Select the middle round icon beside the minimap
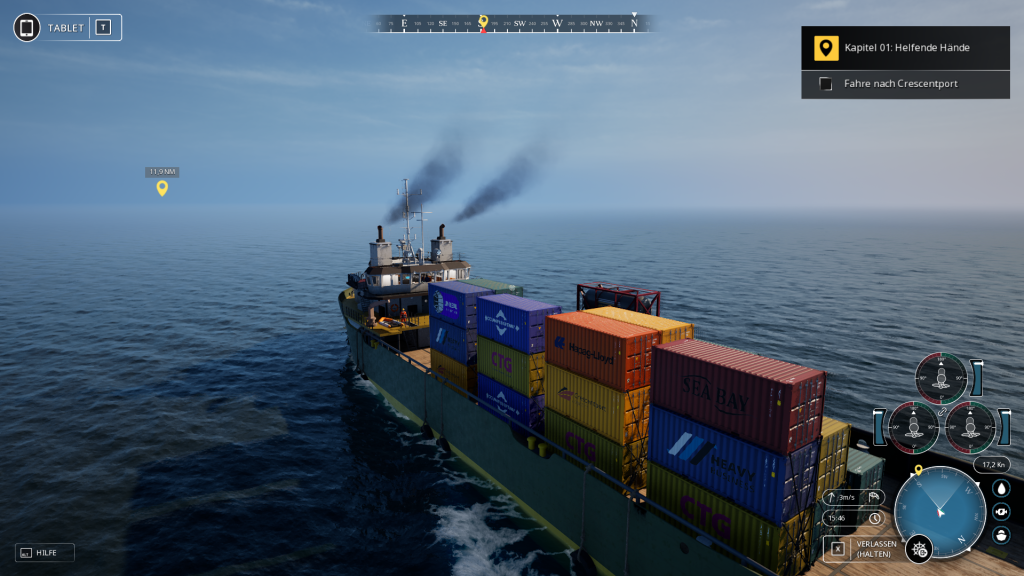This screenshot has width=1024, height=576. 1001,511
